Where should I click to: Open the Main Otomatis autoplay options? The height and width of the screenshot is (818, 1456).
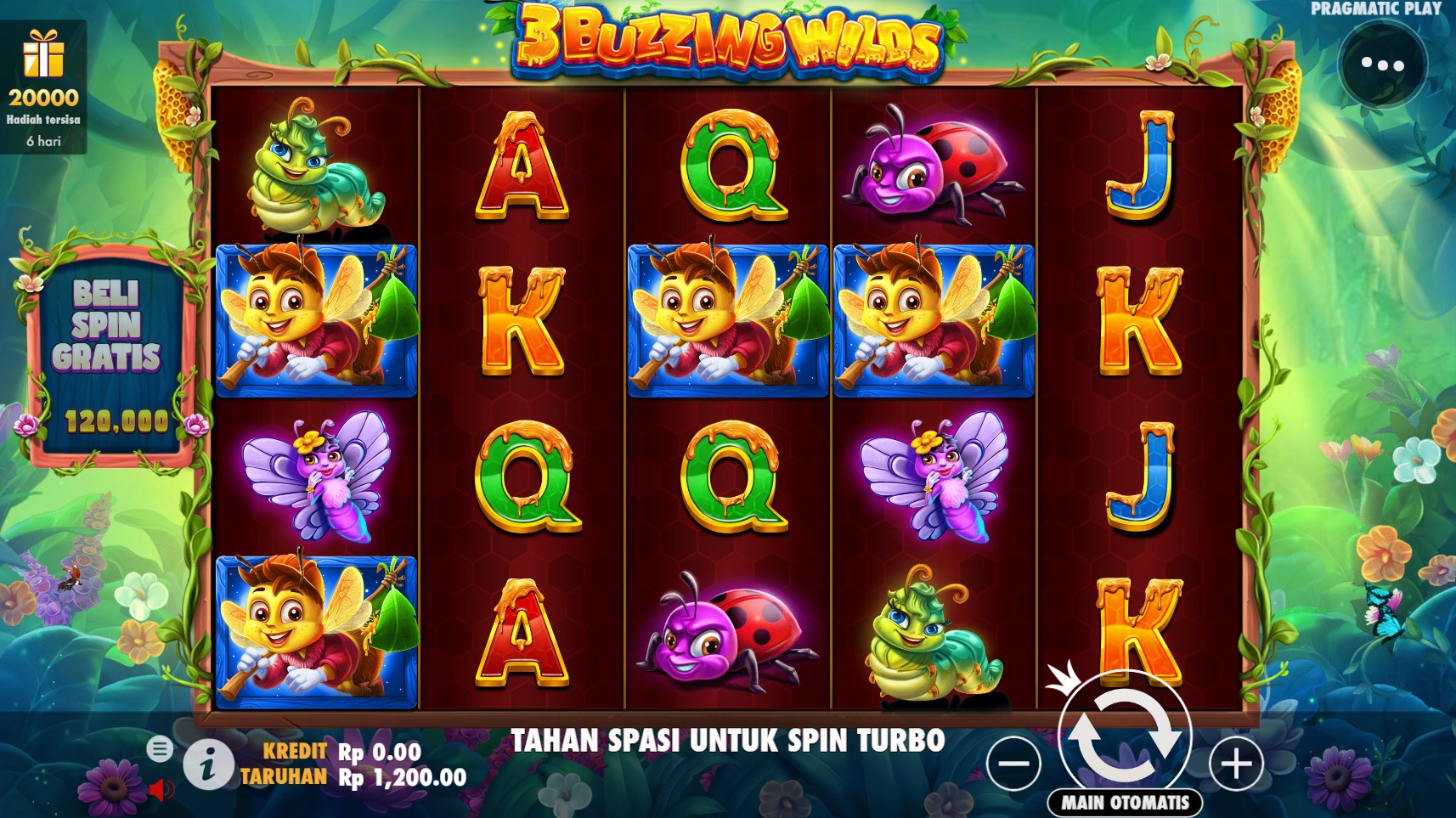[x=1126, y=802]
